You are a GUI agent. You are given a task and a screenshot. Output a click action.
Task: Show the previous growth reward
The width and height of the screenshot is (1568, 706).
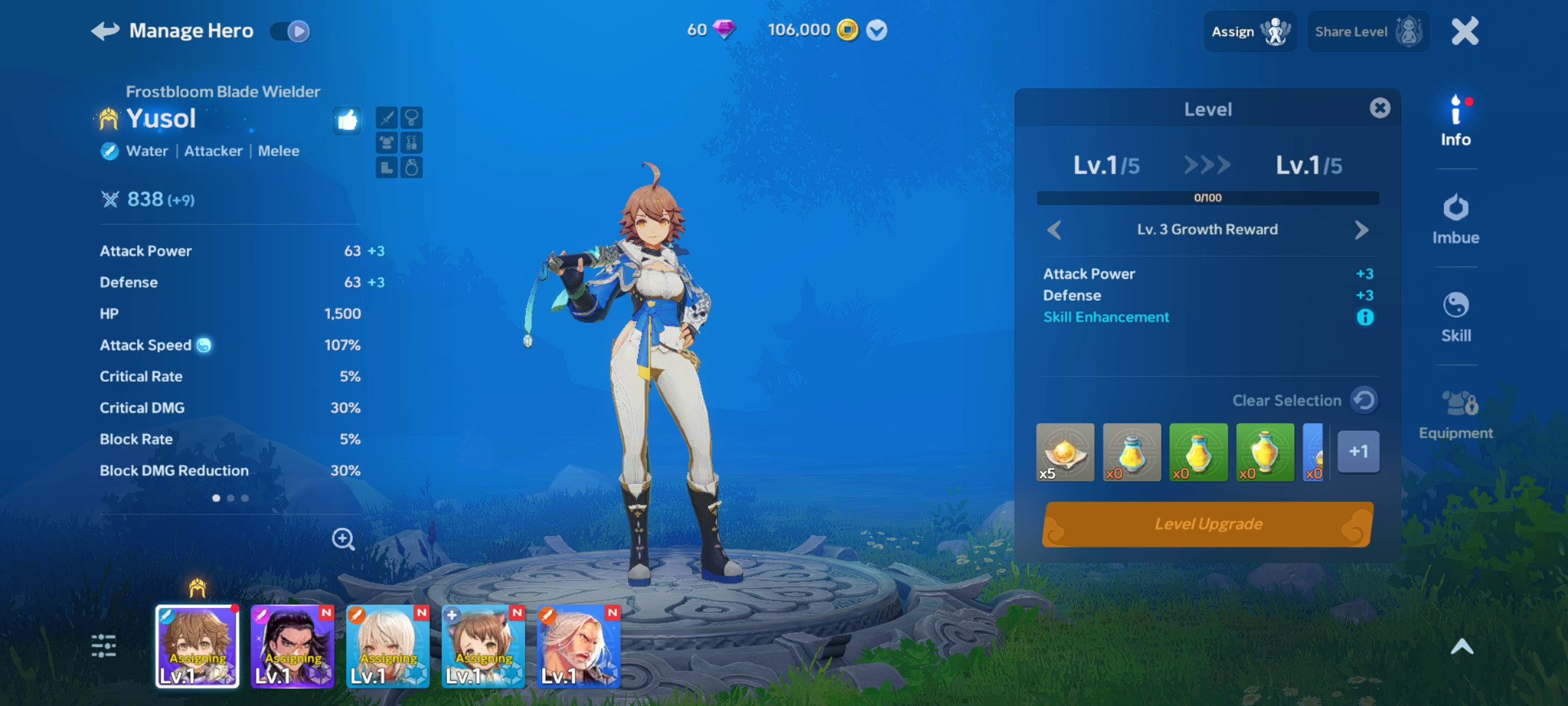(1054, 230)
